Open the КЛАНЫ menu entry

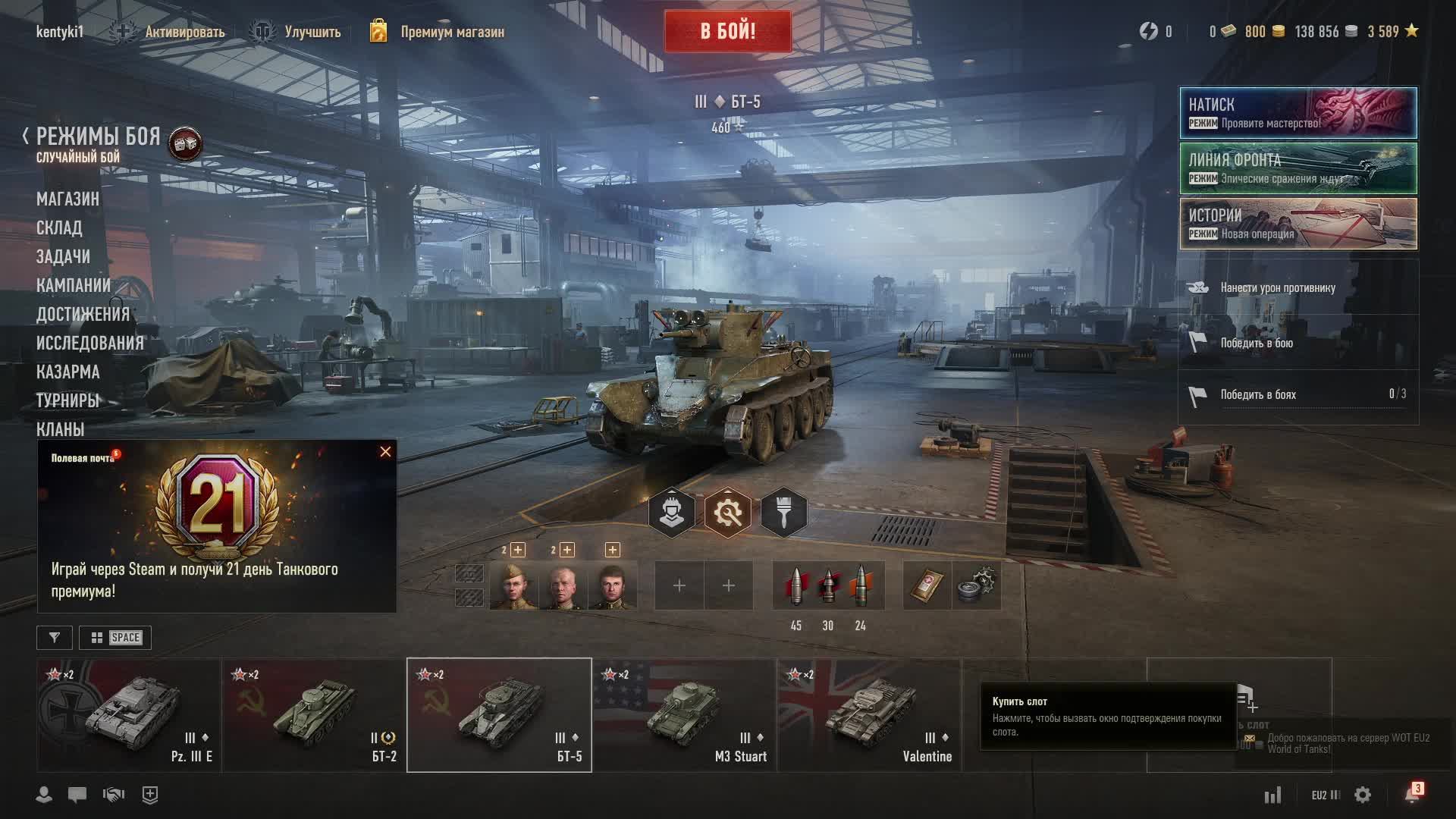pyautogui.click(x=60, y=429)
